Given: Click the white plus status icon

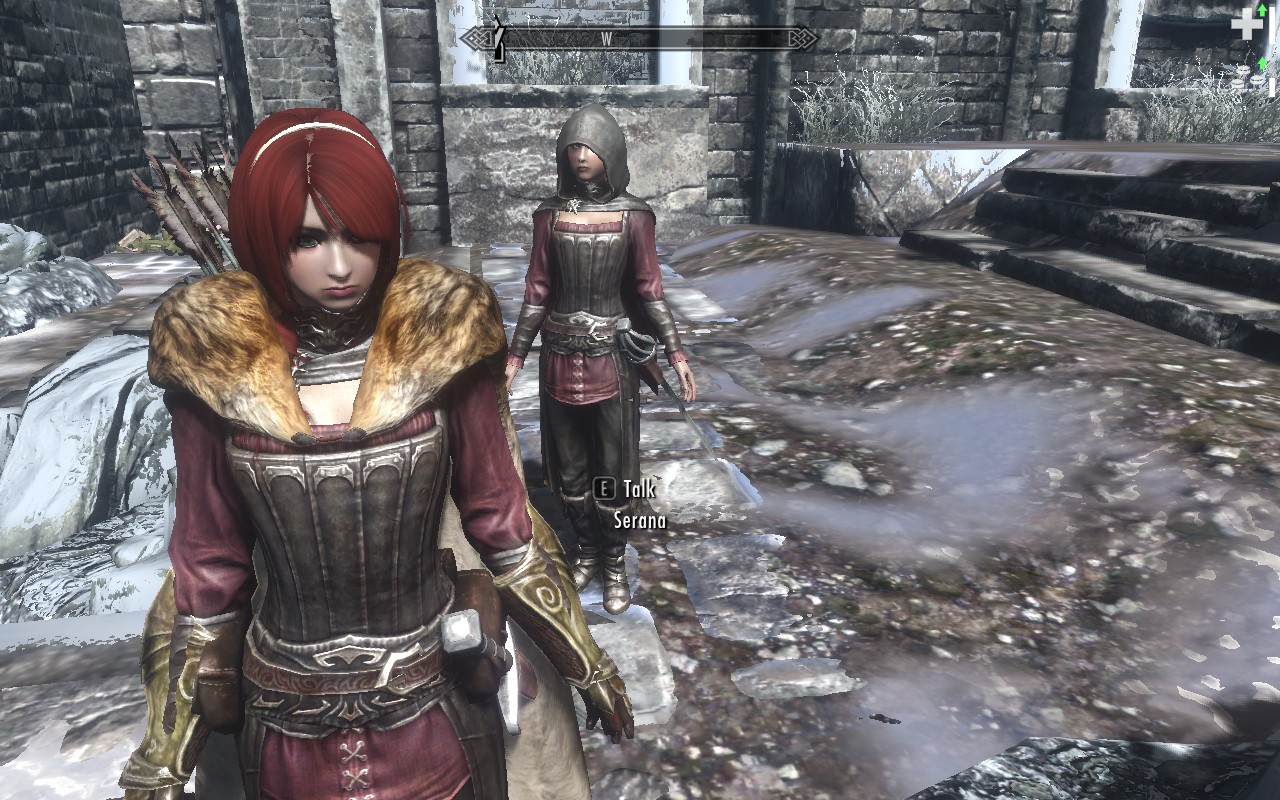Looking at the screenshot, I should pos(1245,25).
